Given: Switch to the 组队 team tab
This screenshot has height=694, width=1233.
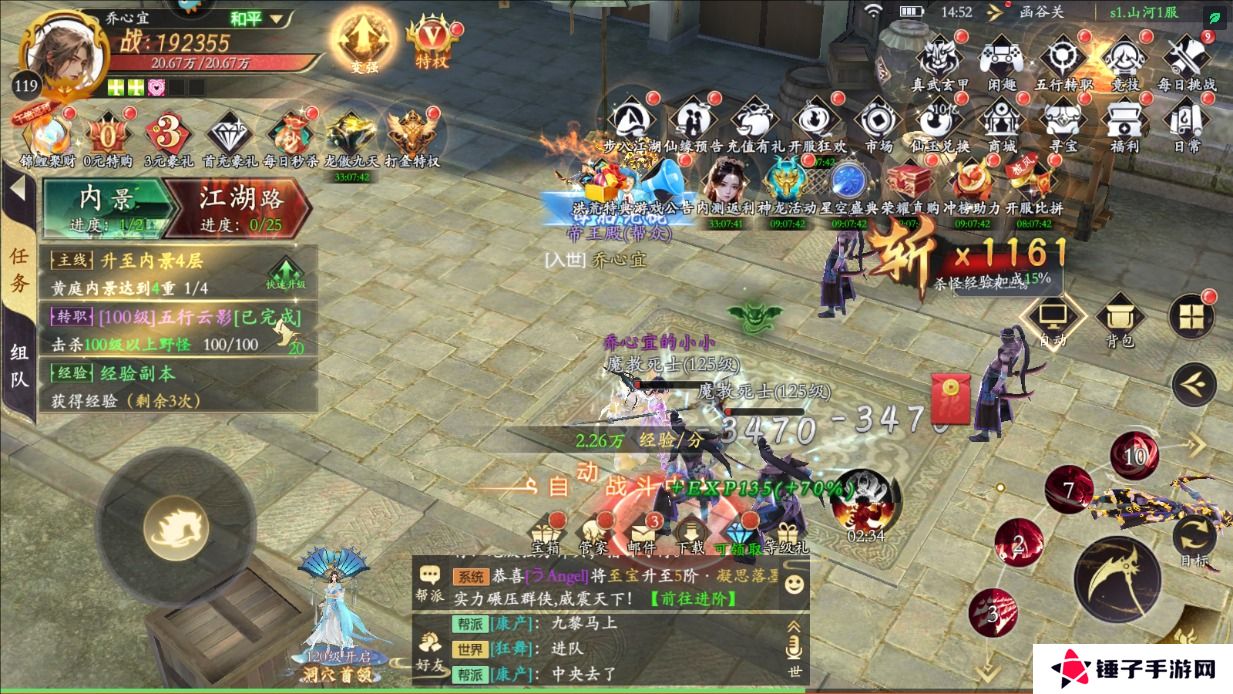Looking at the screenshot, I should (x=19, y=364).
